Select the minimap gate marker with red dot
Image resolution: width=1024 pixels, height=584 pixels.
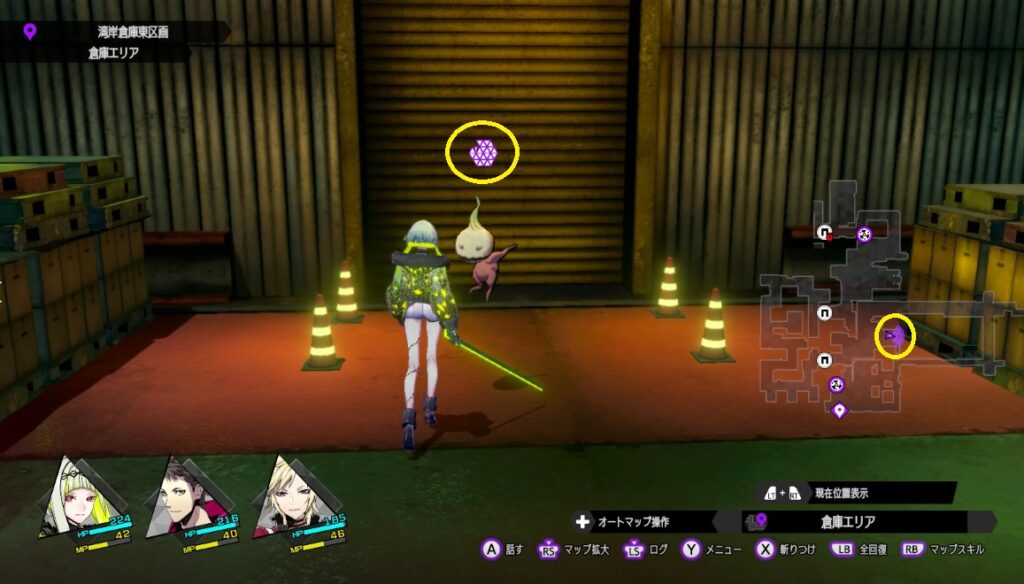pos(825,233)
